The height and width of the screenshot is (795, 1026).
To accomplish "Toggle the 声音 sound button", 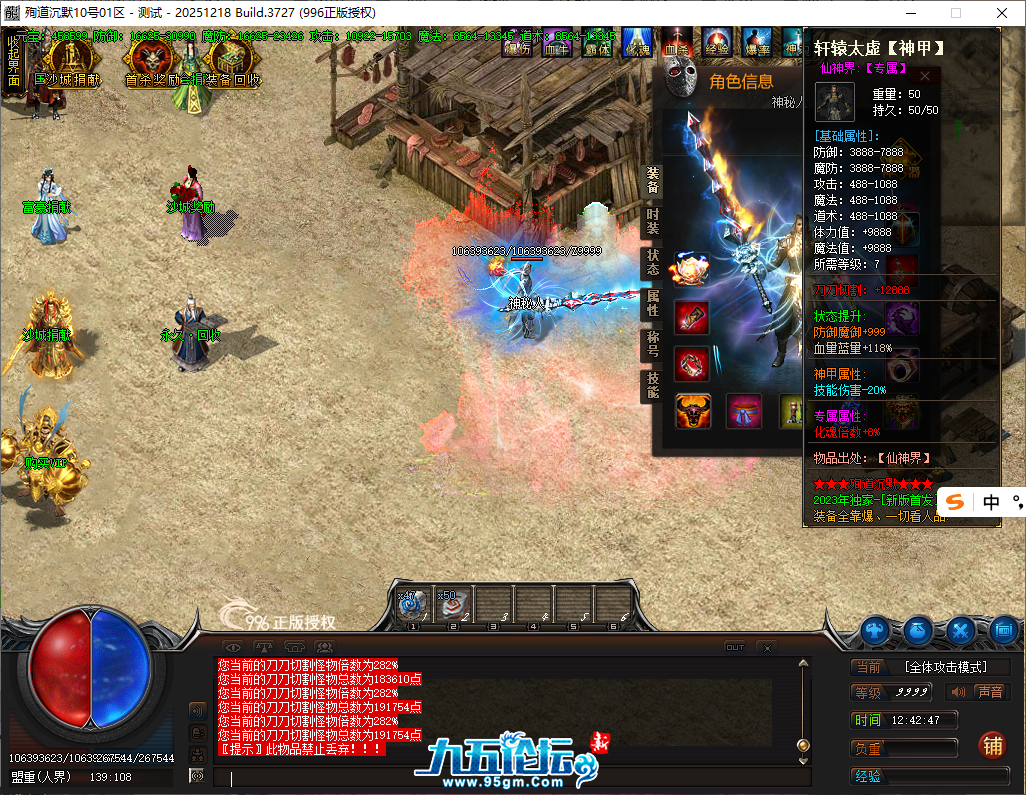I will [979, 692].
